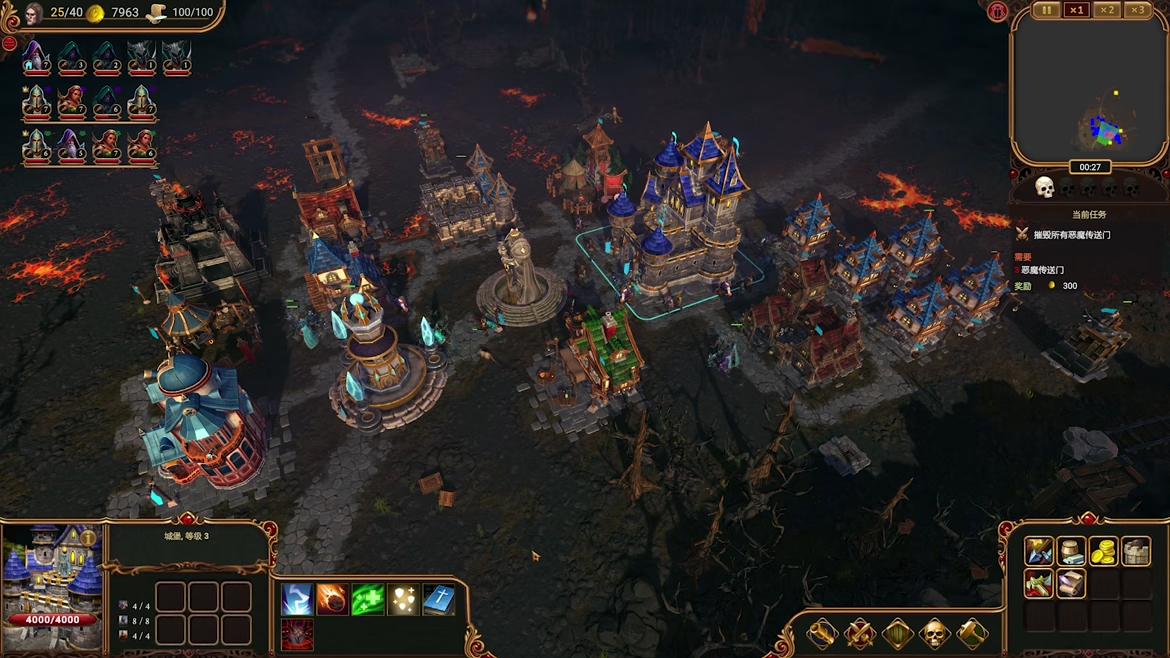The width and height of the screenshot is (1170, 658).
Task: Open the castle info button
Action: (88, 539)
